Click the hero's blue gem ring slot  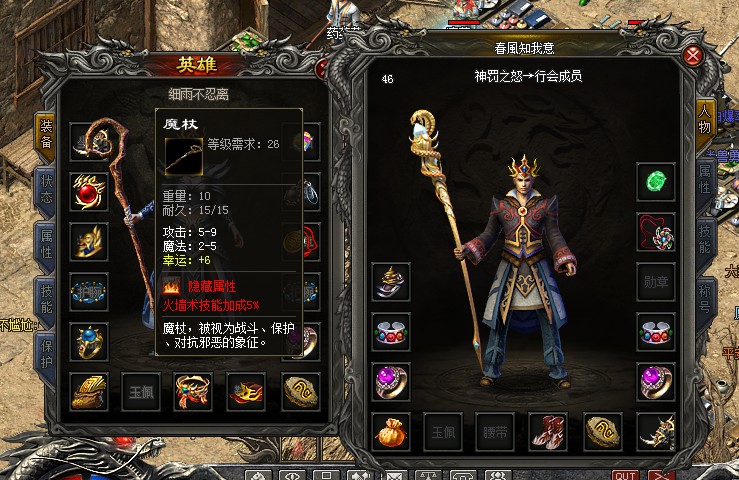tap(88, 341)
